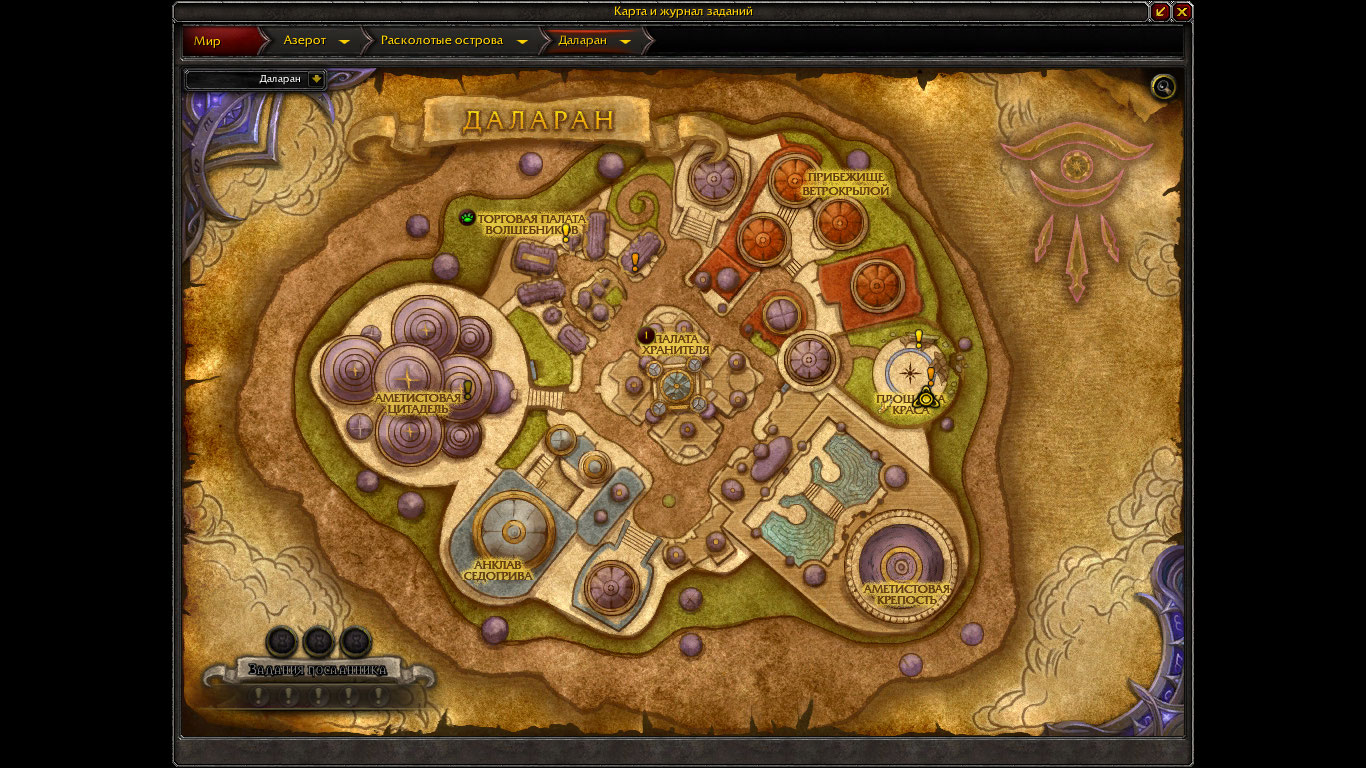
Task: Select the dark round quest icon by Палата Хранителя
Action: 646,336
